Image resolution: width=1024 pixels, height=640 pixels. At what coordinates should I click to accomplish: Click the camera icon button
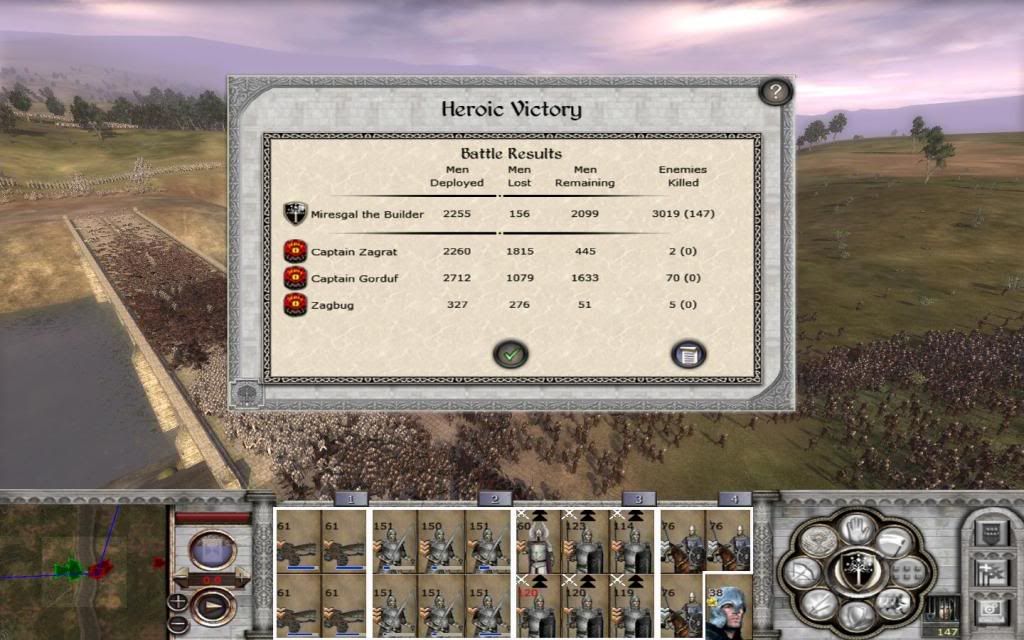tap(991, 610)
